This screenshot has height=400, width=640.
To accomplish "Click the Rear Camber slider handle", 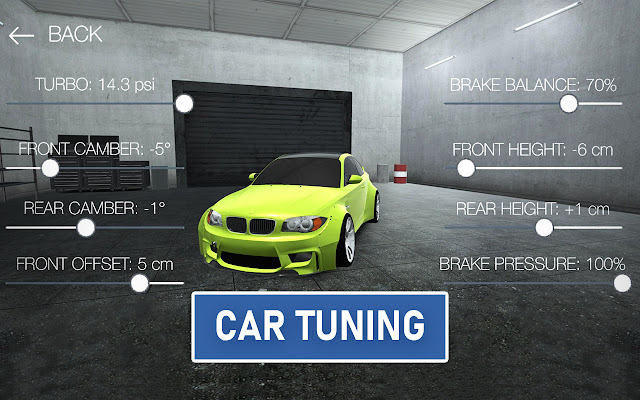I will click(86, 227).
